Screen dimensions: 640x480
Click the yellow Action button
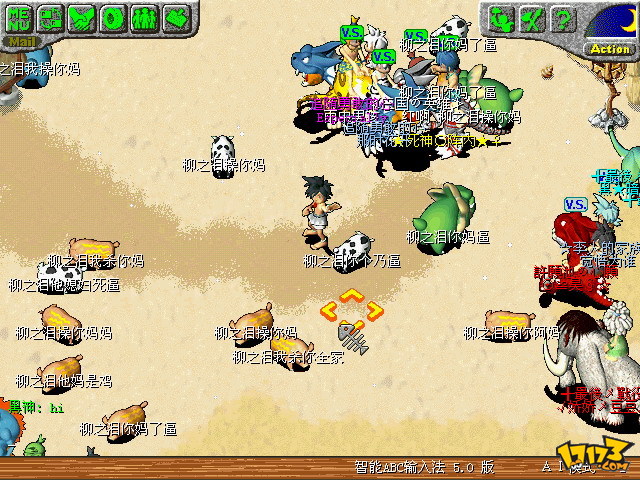(609, 48)
